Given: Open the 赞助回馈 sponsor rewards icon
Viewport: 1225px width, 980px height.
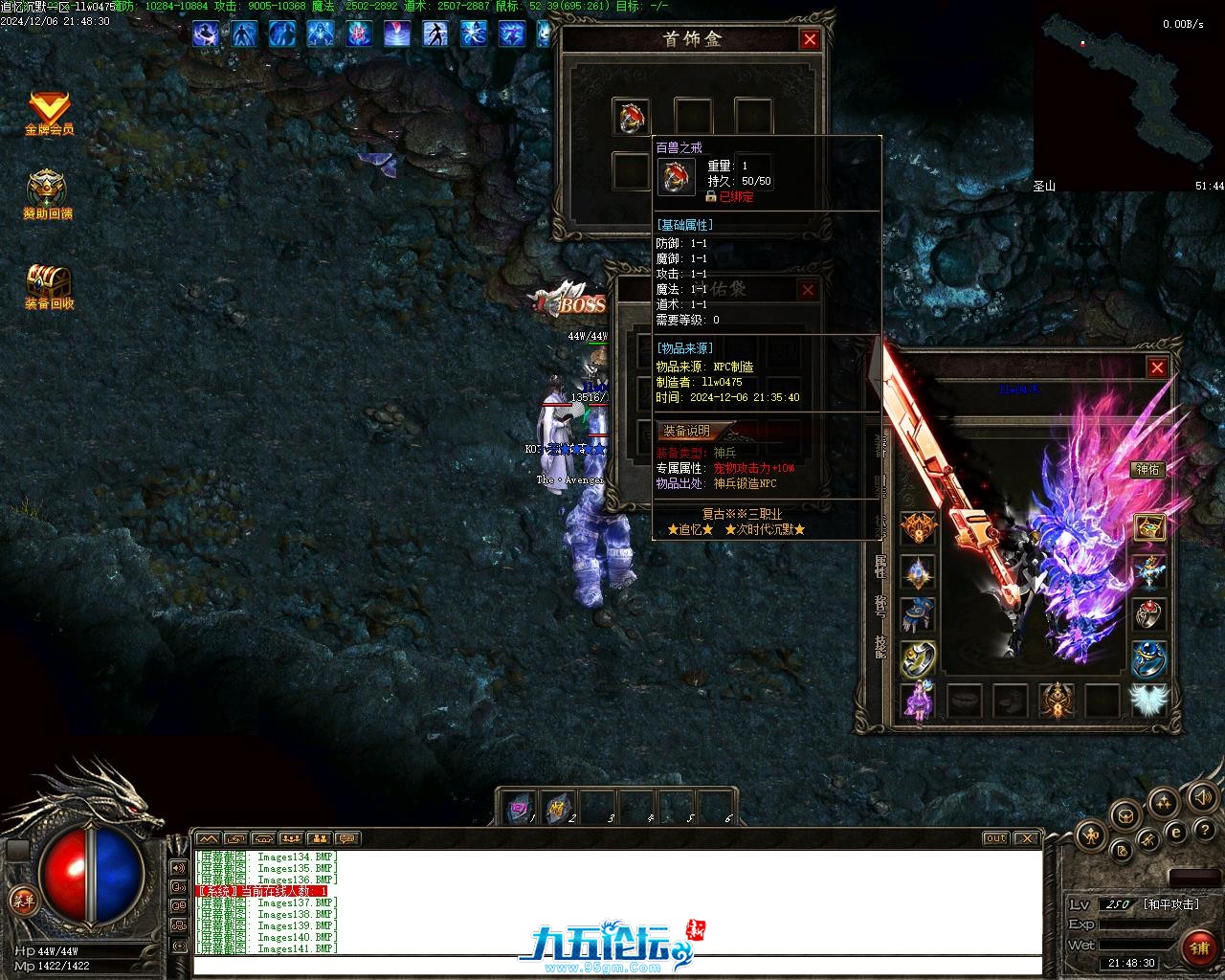Looking at the screenshot, I should tap(47, 195).
